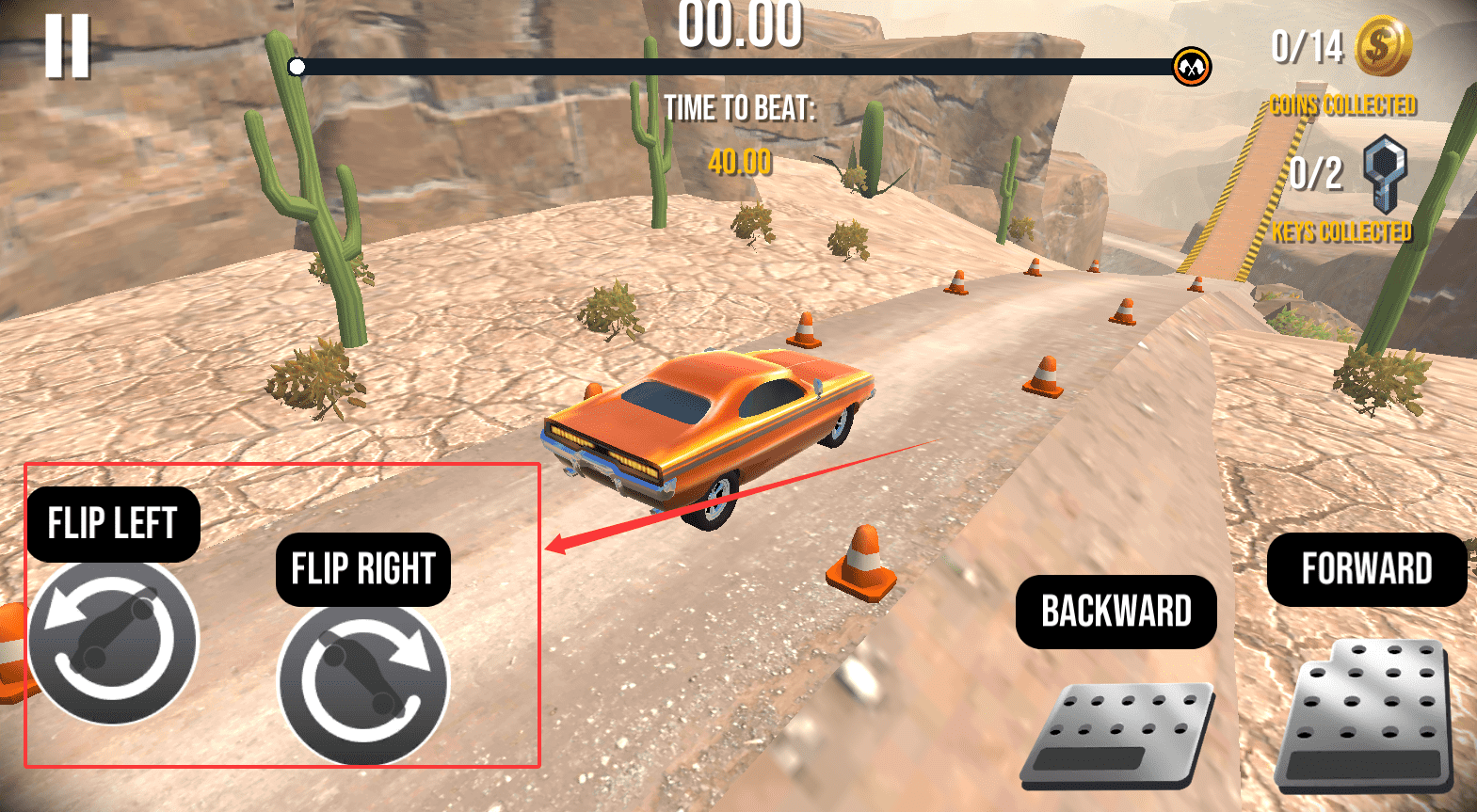Click the FLIP RIGHT label button
This screenshot has height=812, width=1477.
(x=362, y=568)
